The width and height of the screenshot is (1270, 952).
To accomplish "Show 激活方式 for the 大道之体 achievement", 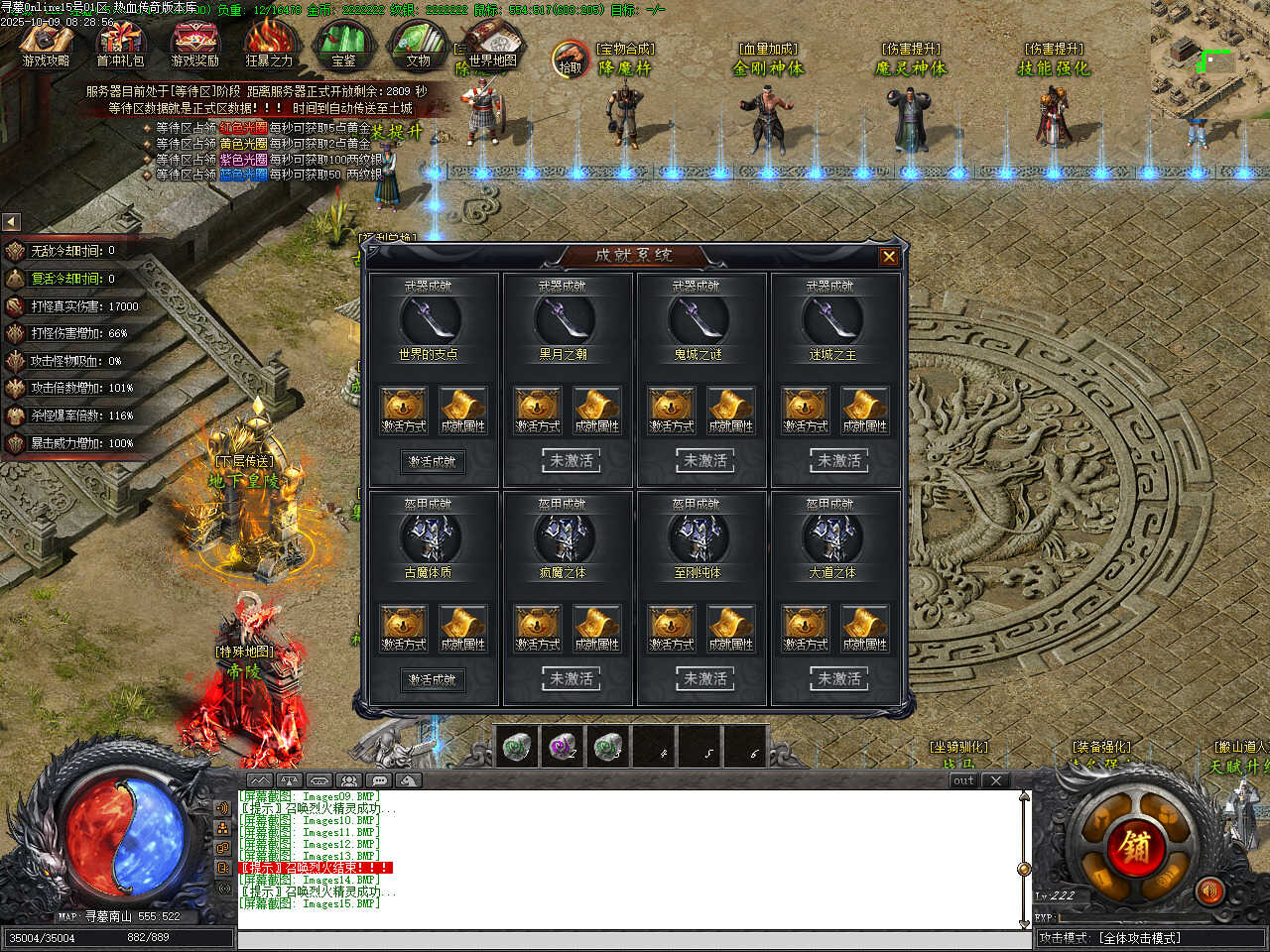I will 806,628.
